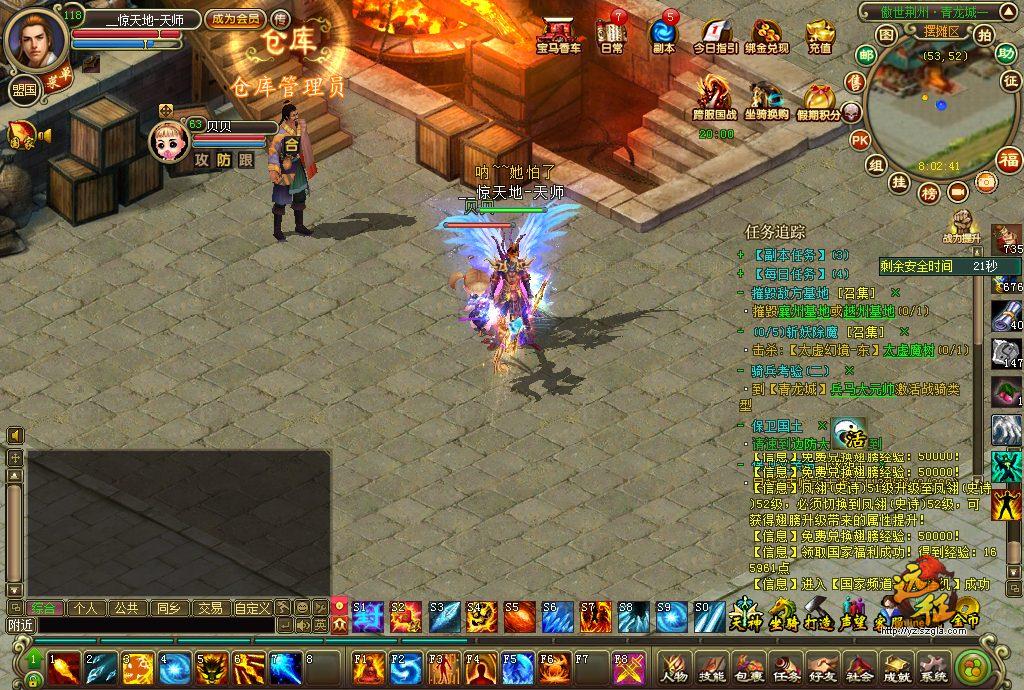Toggle the PK mode button
This screenshot has height=690, width=1024.
point(859,140)
